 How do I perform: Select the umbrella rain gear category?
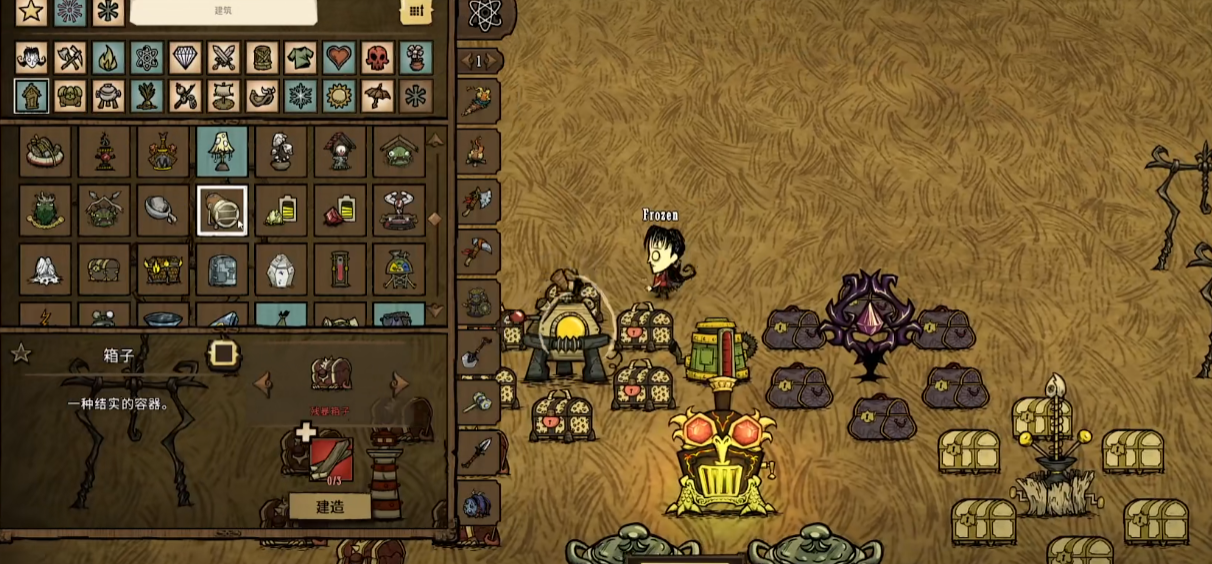(378, 96)
